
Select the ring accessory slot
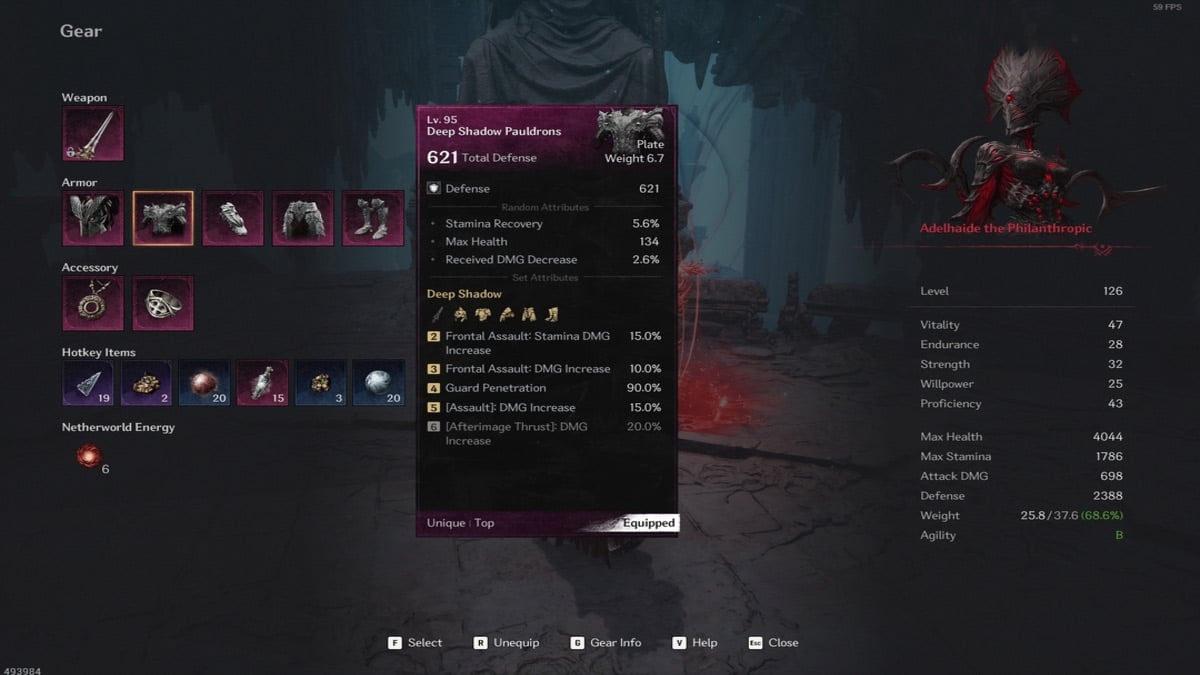163,303
